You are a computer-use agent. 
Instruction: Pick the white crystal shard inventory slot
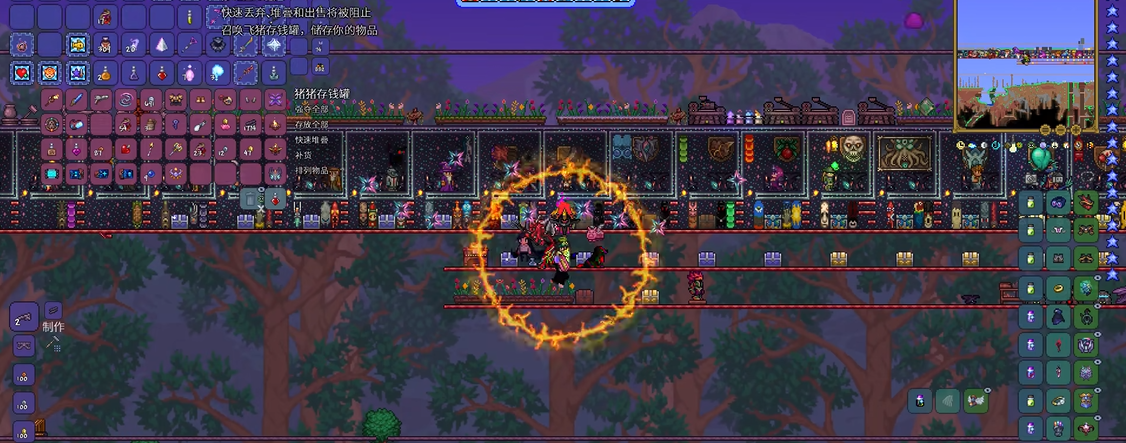[160, 45]
